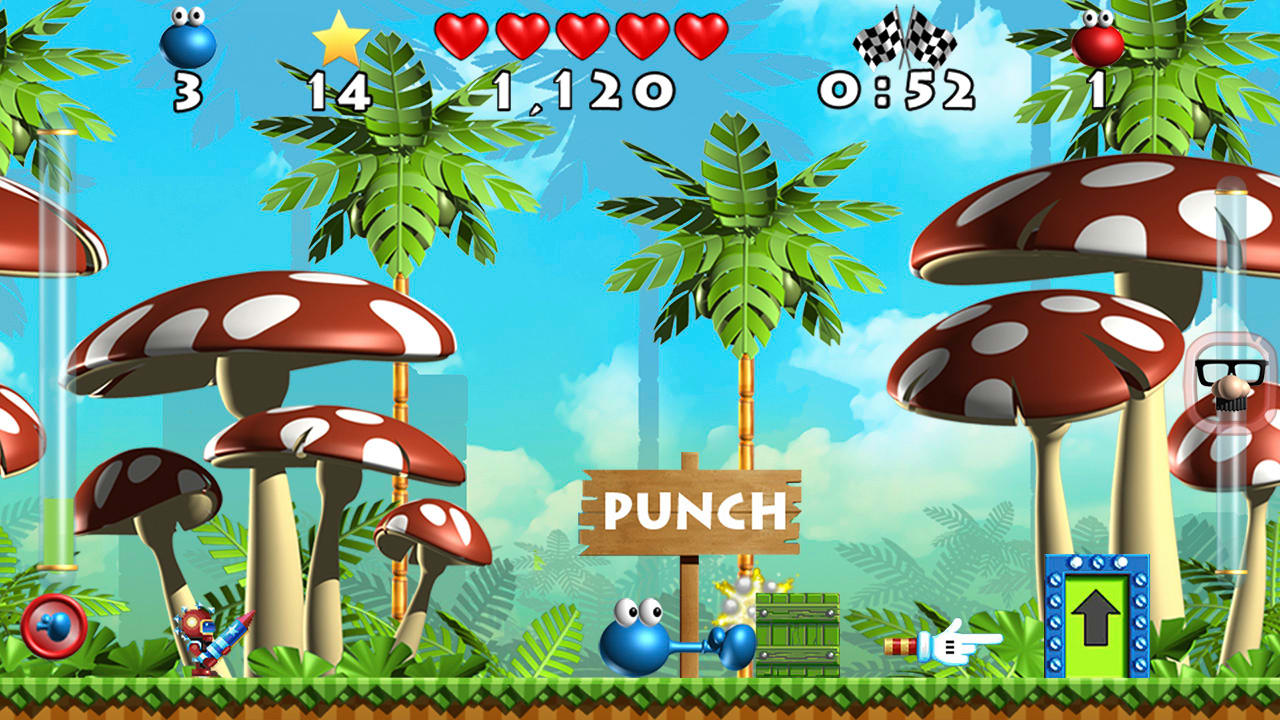Click the first red heart in the health bar
The width and height of the screenshot is (1280, 720).
(460, 33)
